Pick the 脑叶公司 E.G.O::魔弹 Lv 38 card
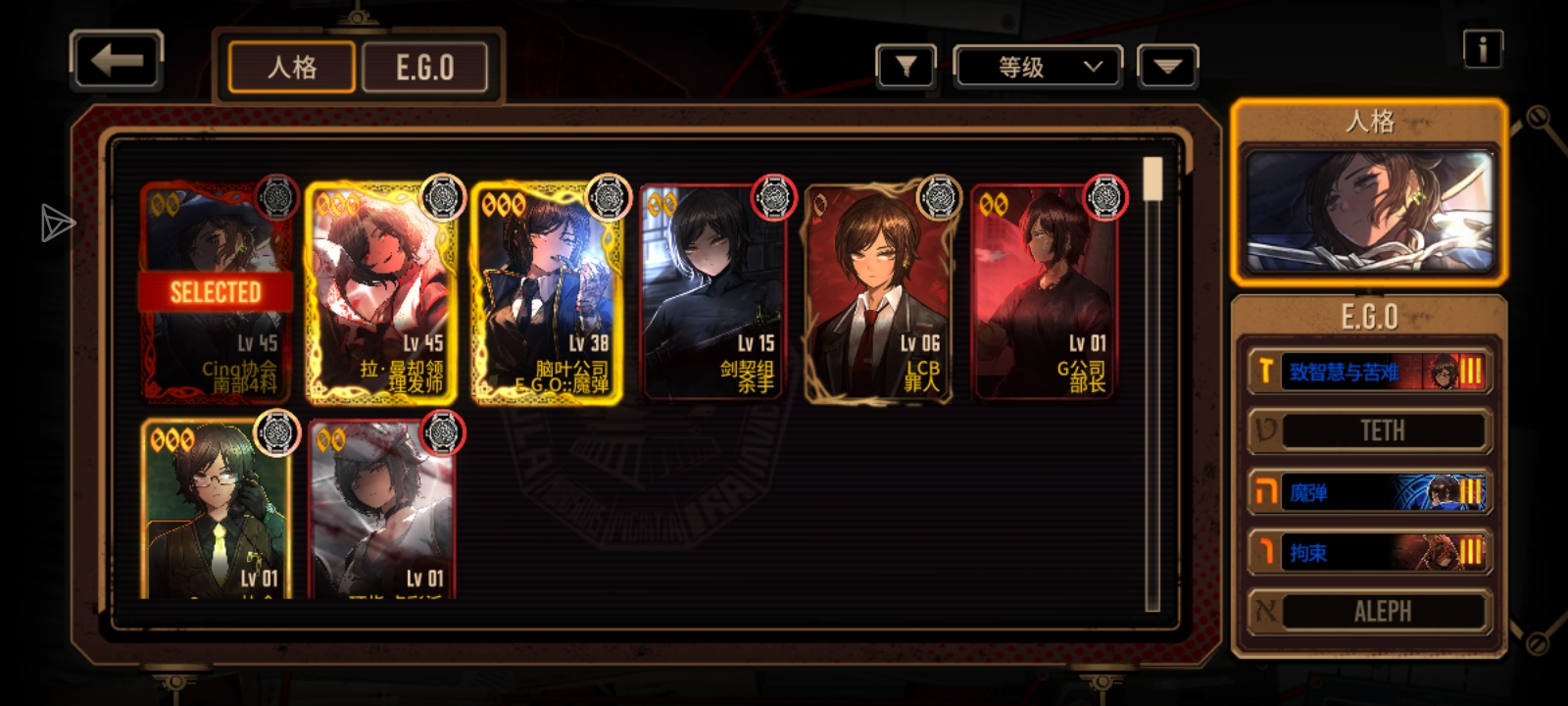 click(x=547, y=292)
